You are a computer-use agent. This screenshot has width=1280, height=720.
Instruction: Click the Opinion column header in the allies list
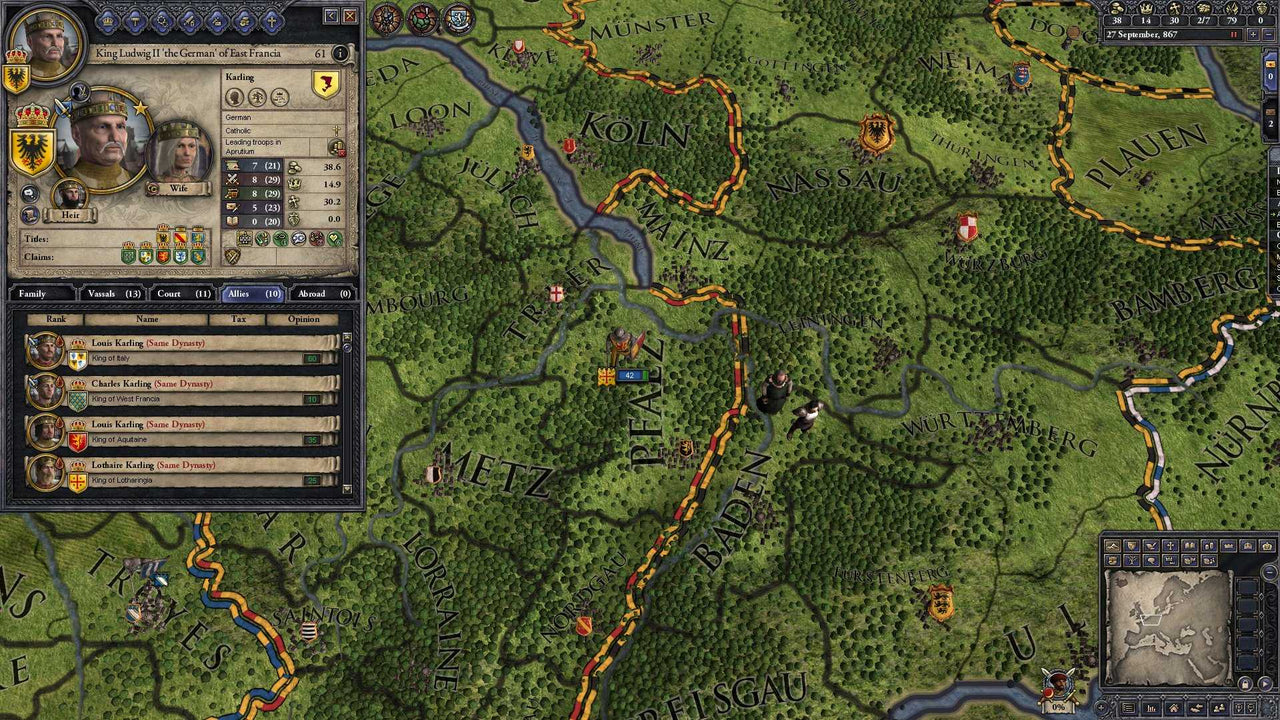[x=305, y=319]
